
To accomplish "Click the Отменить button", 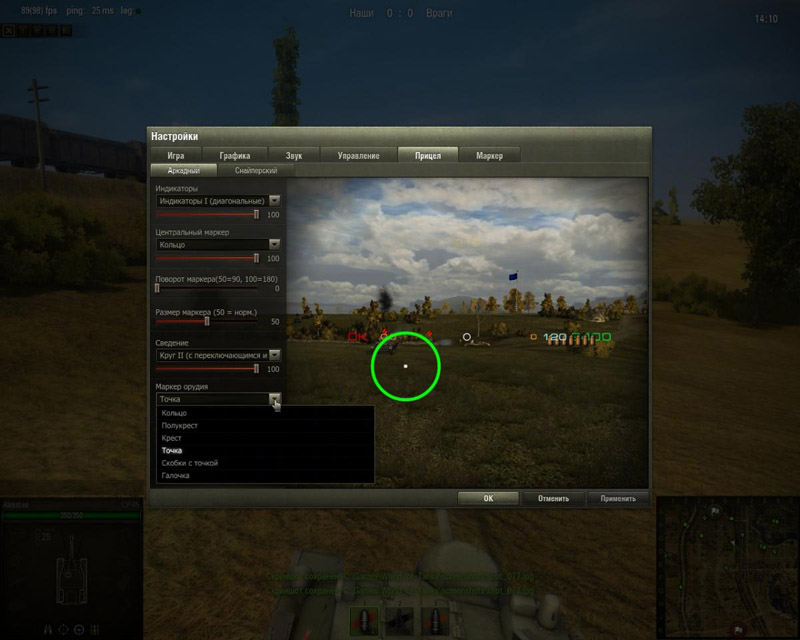I will (x=553, y=498).
